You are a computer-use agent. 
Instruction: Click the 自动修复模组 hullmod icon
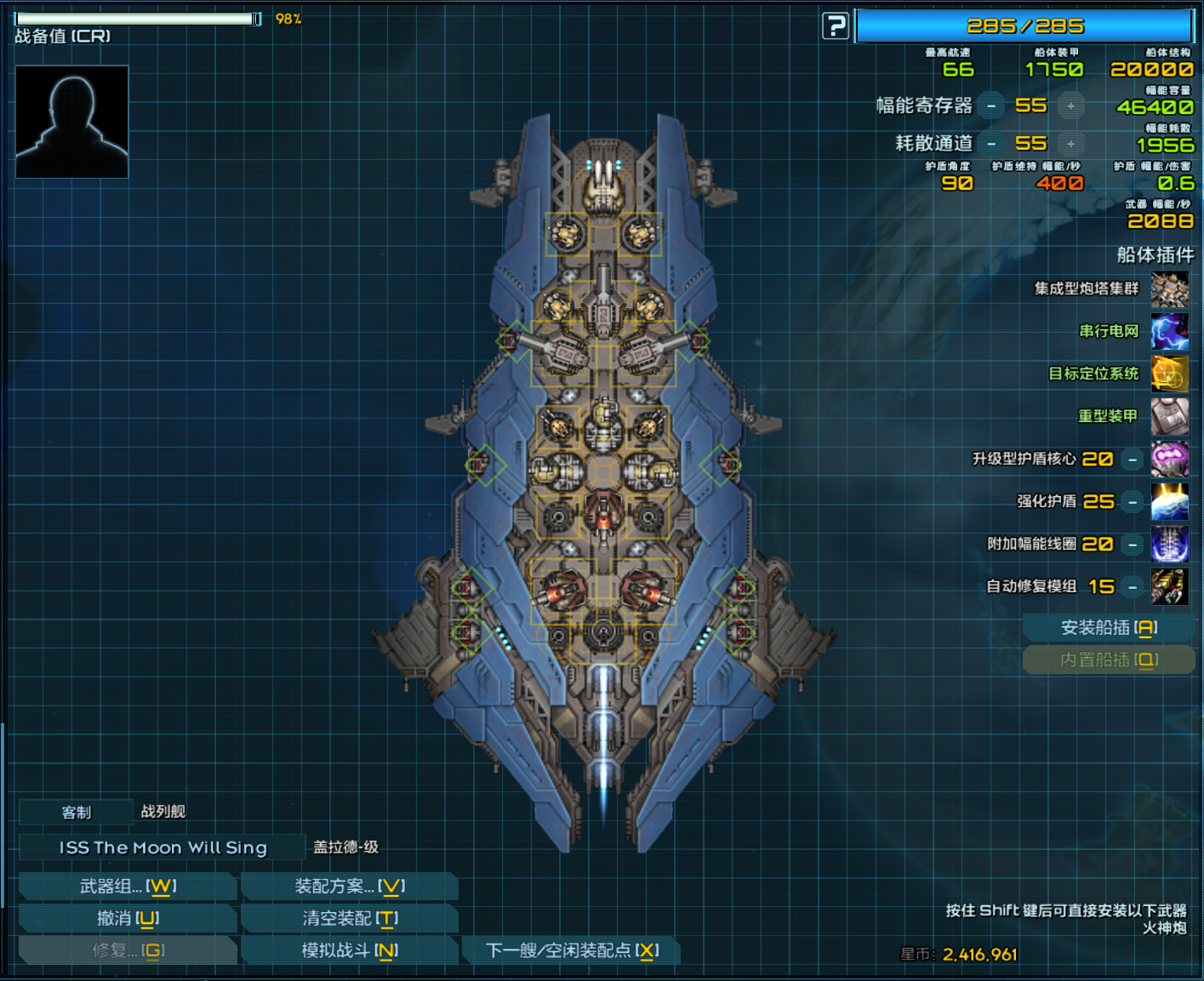[x=1169, y=587]
